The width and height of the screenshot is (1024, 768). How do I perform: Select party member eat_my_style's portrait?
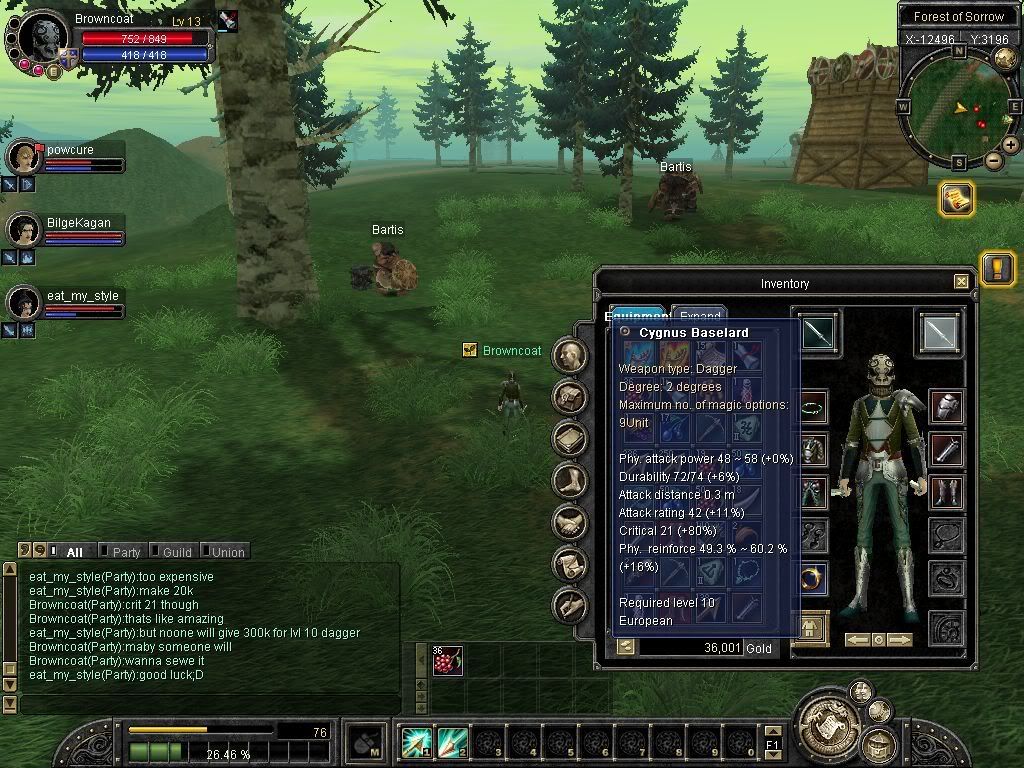pyautogui.click(x=23, y=302)
